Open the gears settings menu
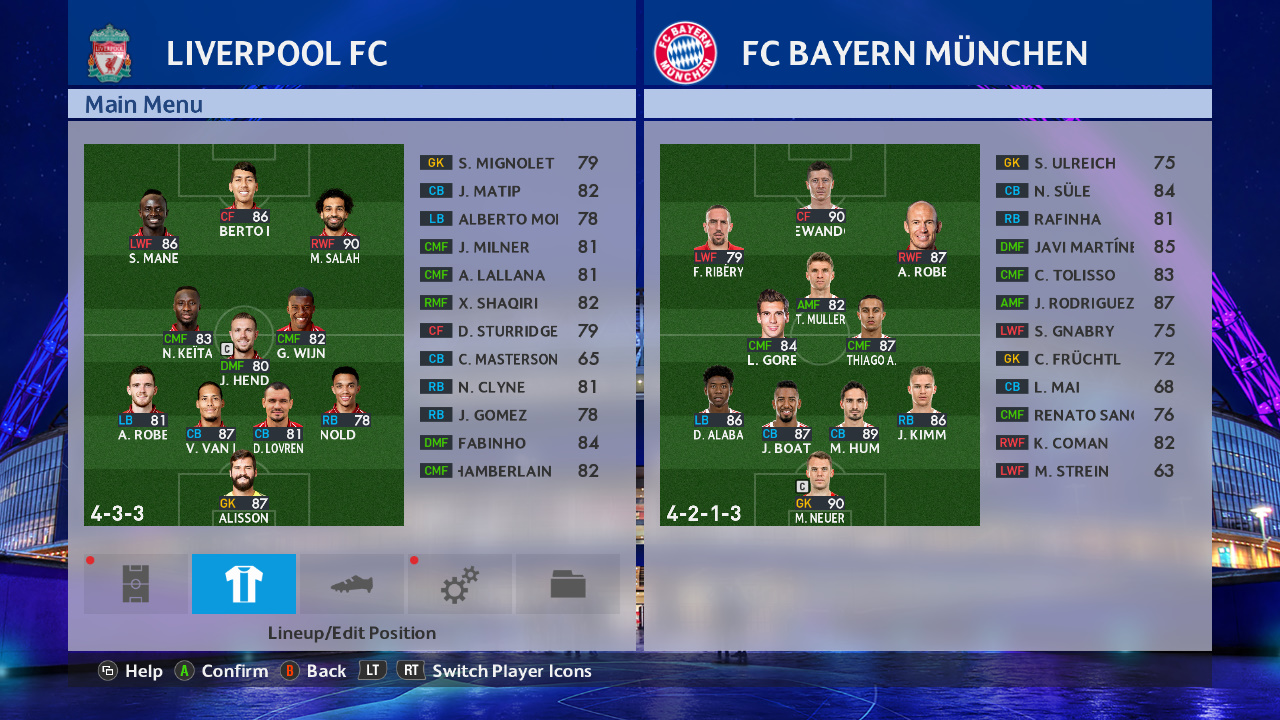The image size is (1280, 720). tap(460, 584)
